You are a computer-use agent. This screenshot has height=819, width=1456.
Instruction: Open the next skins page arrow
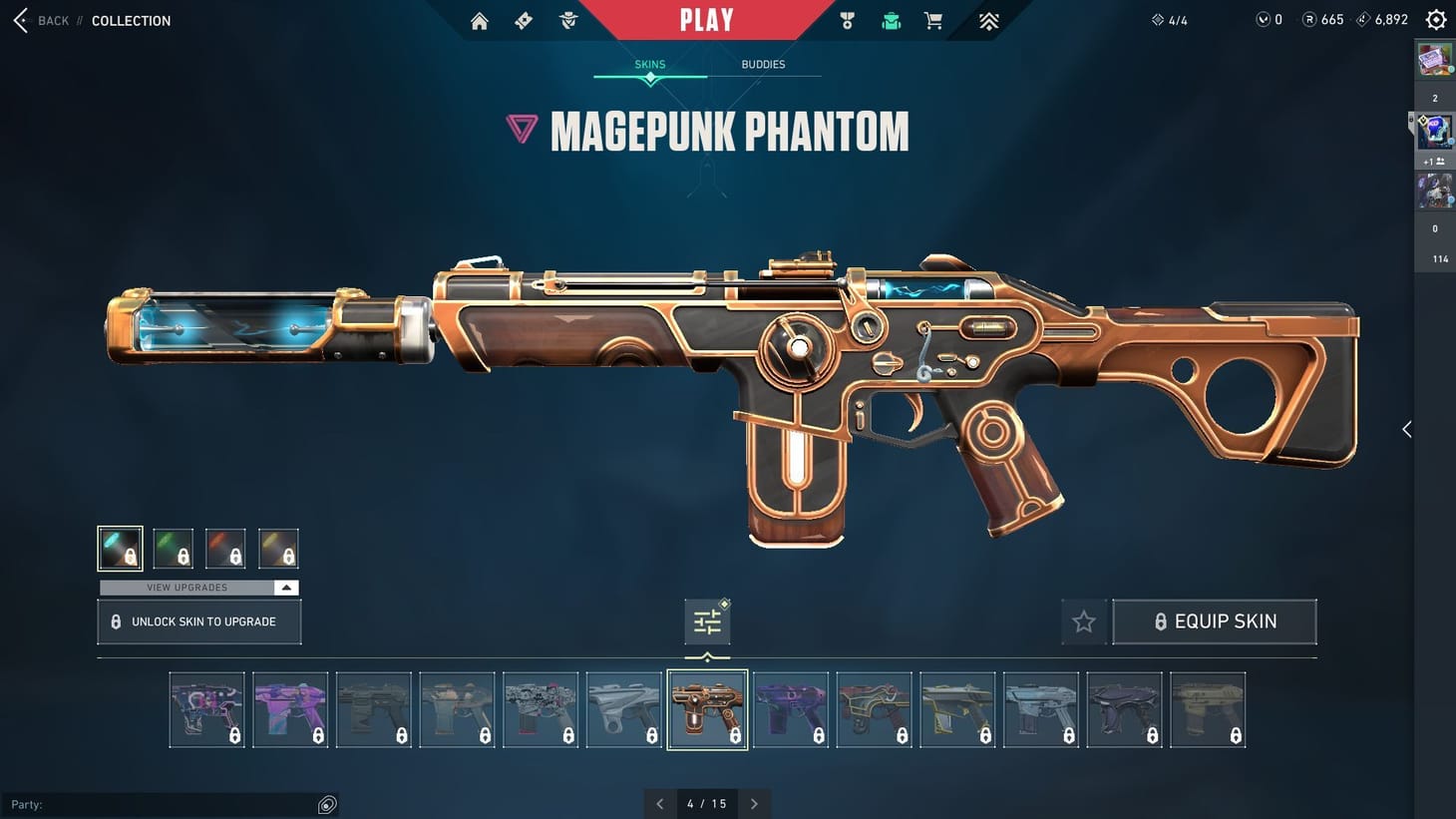tap(755, 803)
